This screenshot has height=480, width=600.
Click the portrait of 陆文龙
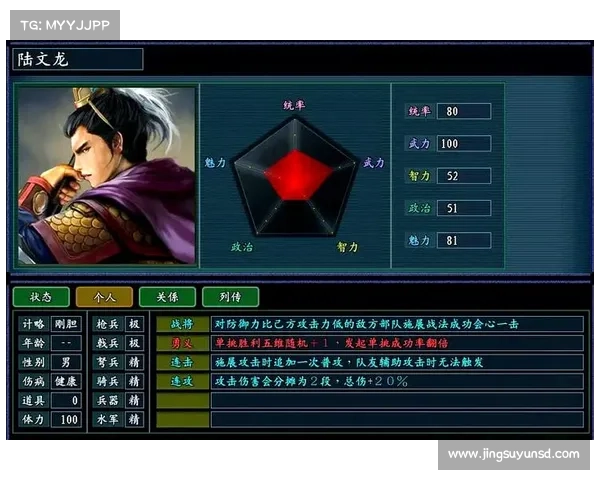click(106, 175)
